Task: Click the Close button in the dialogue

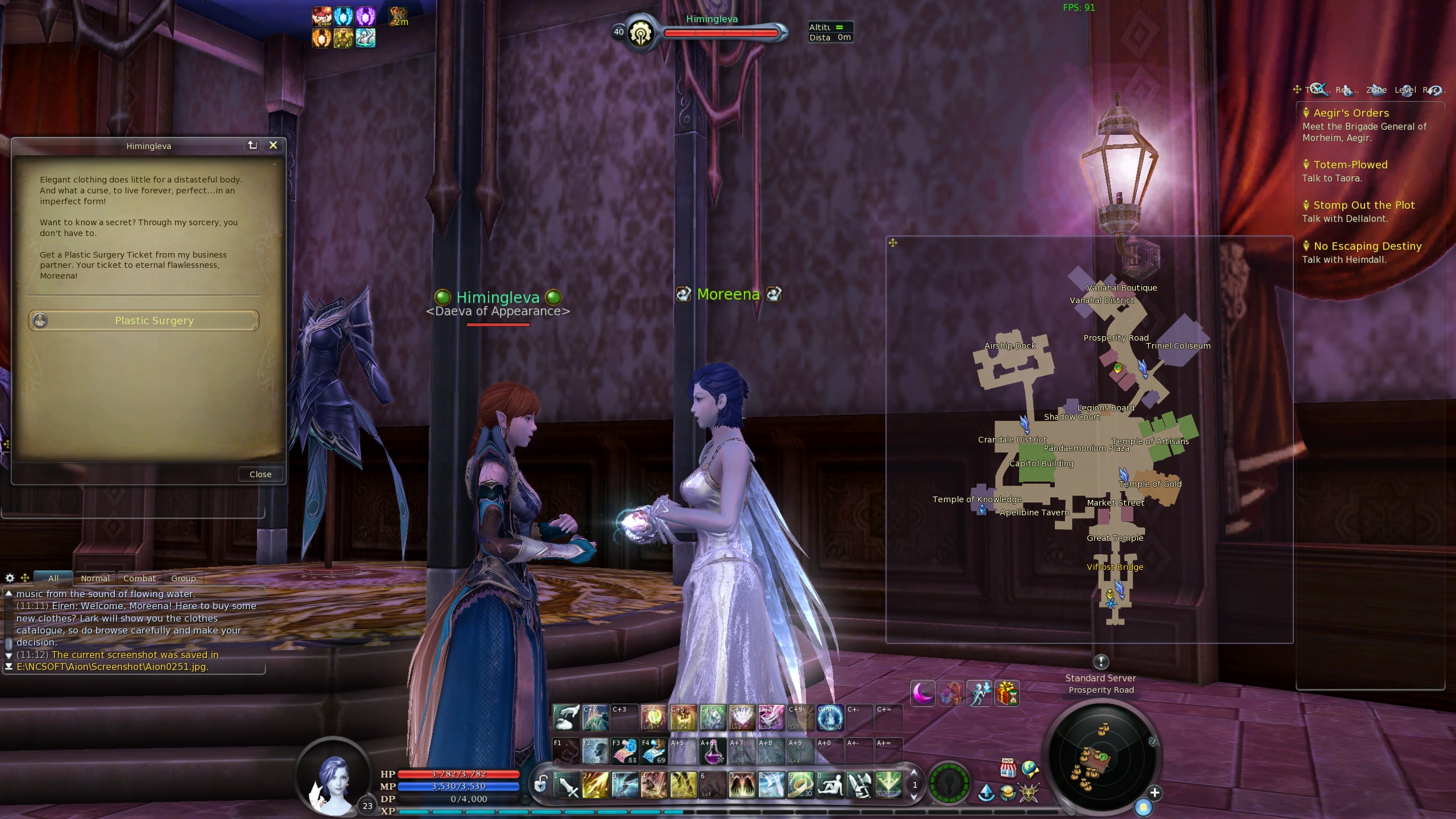Action: tap(260, 474)
